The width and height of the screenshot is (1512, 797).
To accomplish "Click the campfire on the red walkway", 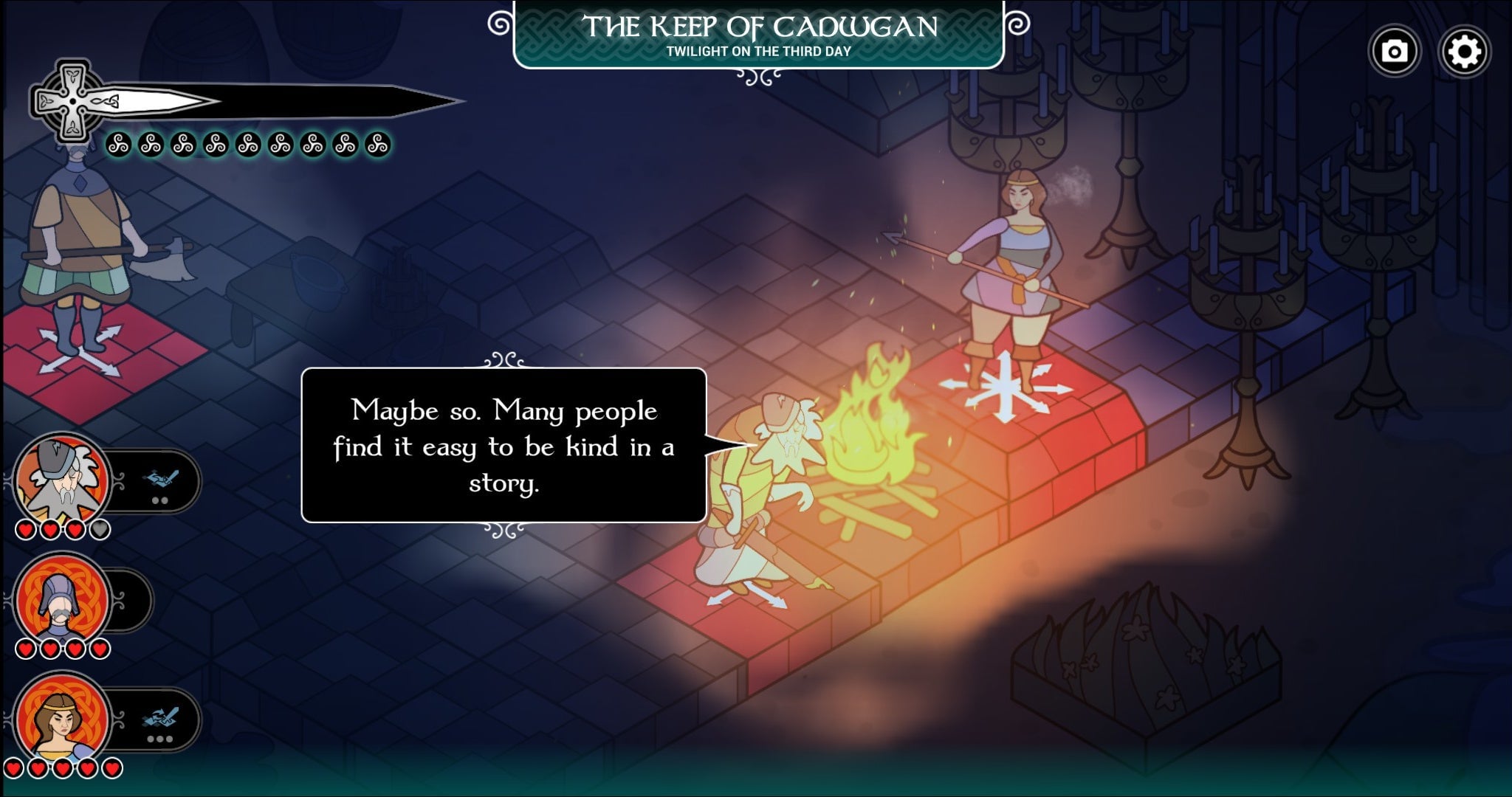I will coord(875,435).
